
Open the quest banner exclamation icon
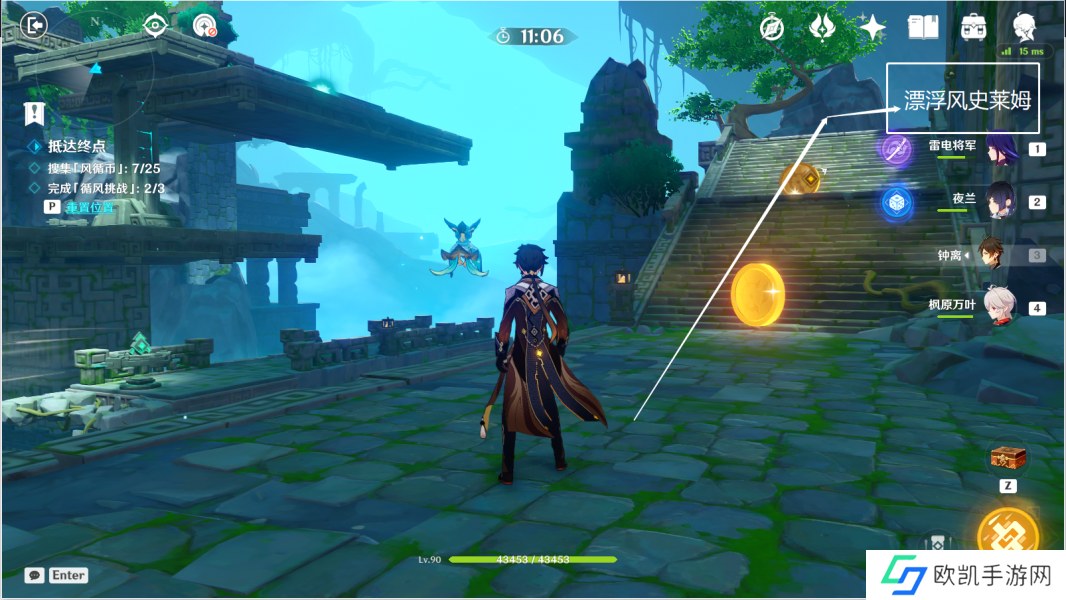36,112
